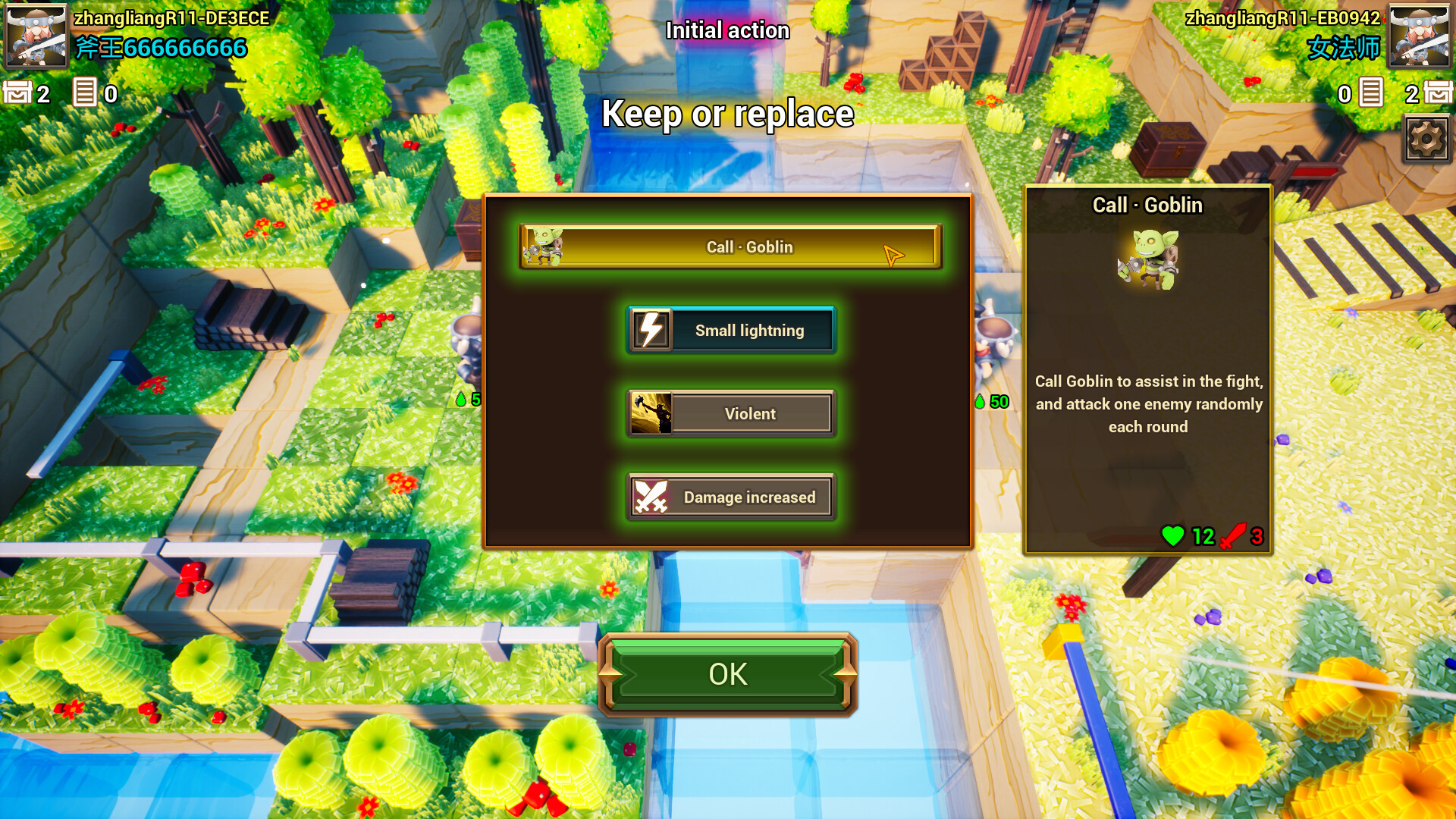1456x819 pixels.
Task: Select the Call · Goblin action option
Action: point(728,247)
